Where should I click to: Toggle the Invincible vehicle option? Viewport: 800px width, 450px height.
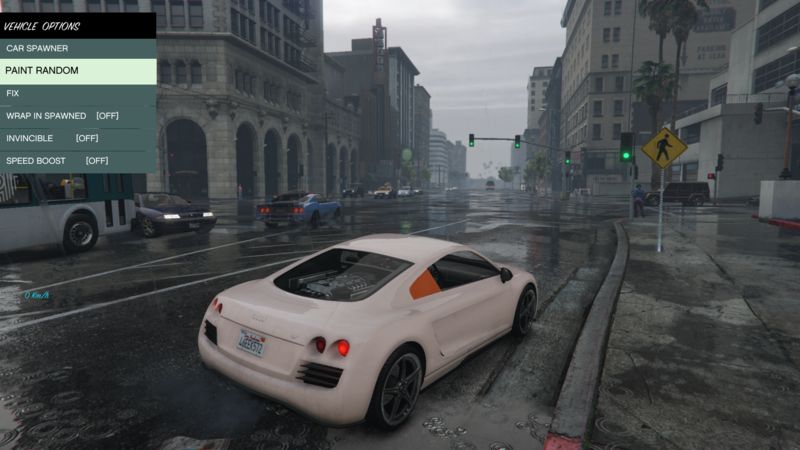(x=52, y=138)
